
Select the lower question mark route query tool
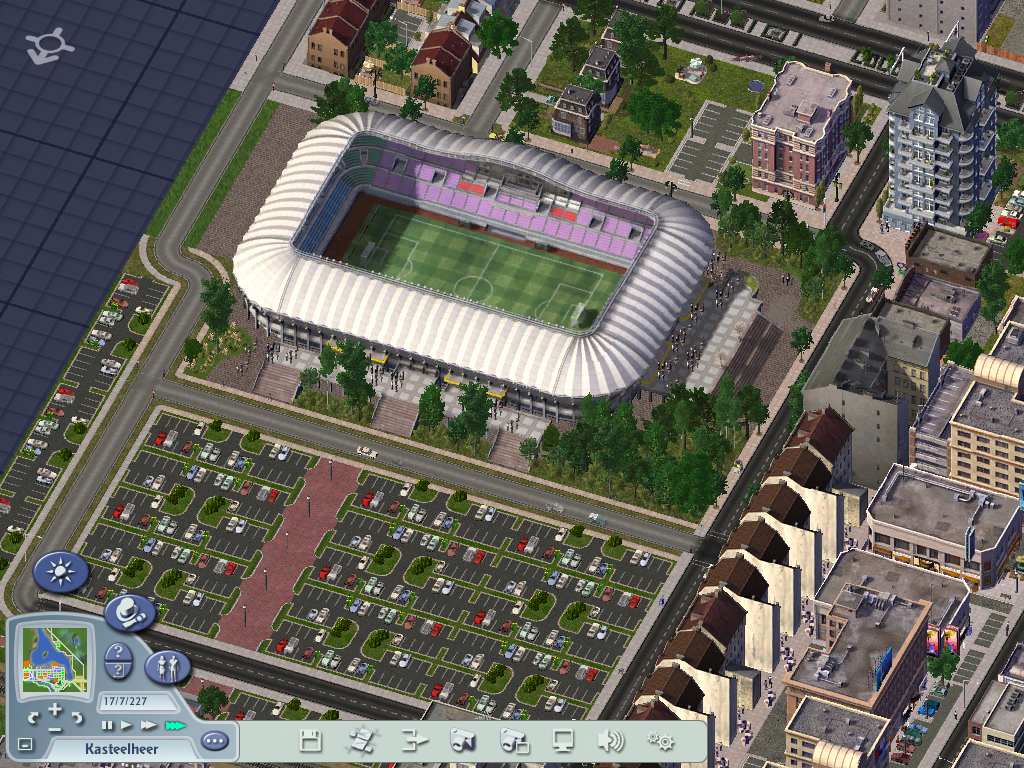[x=118, y=670]
